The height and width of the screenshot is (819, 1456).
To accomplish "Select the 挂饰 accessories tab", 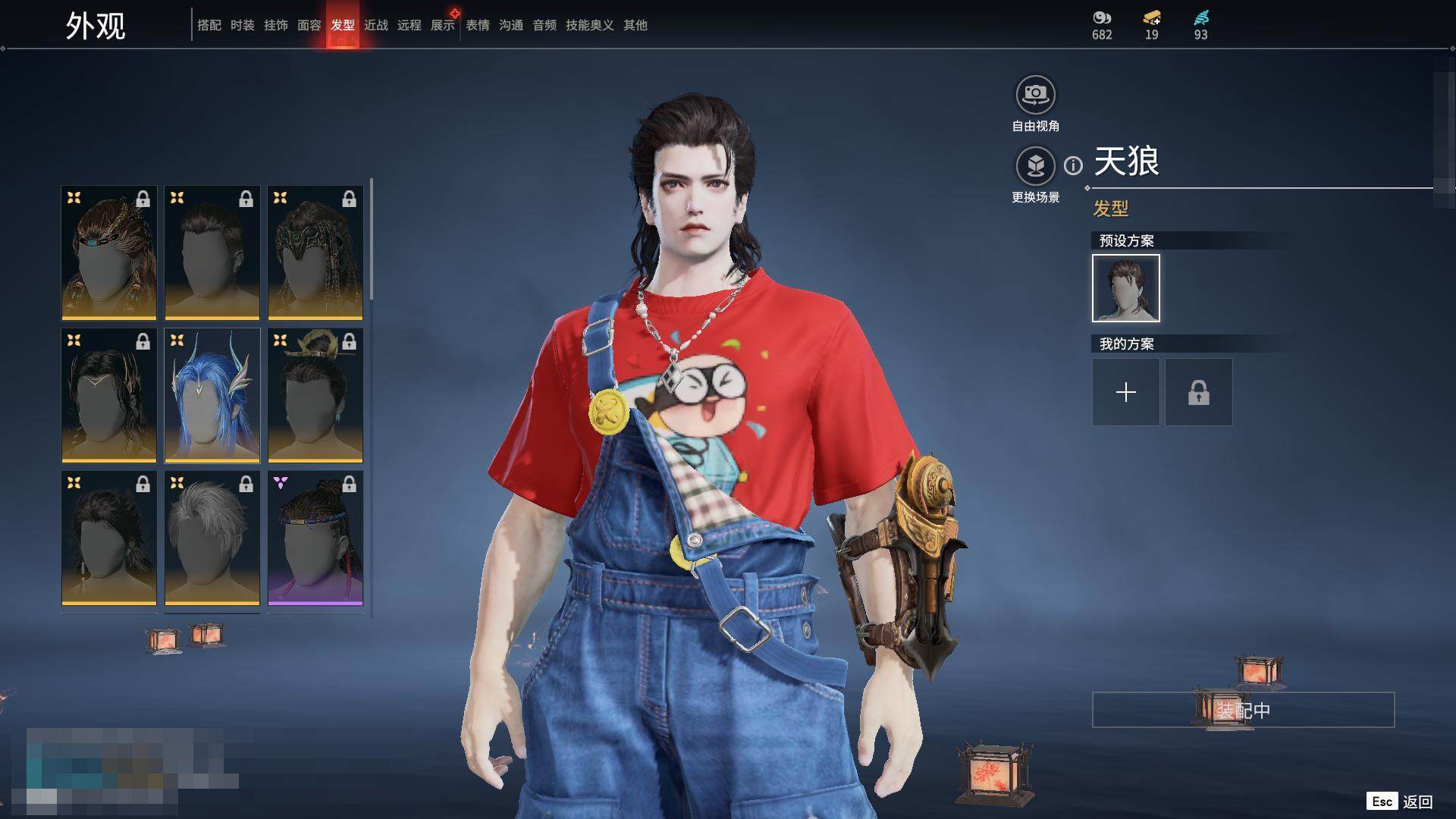I will click(x=276, y=25).
